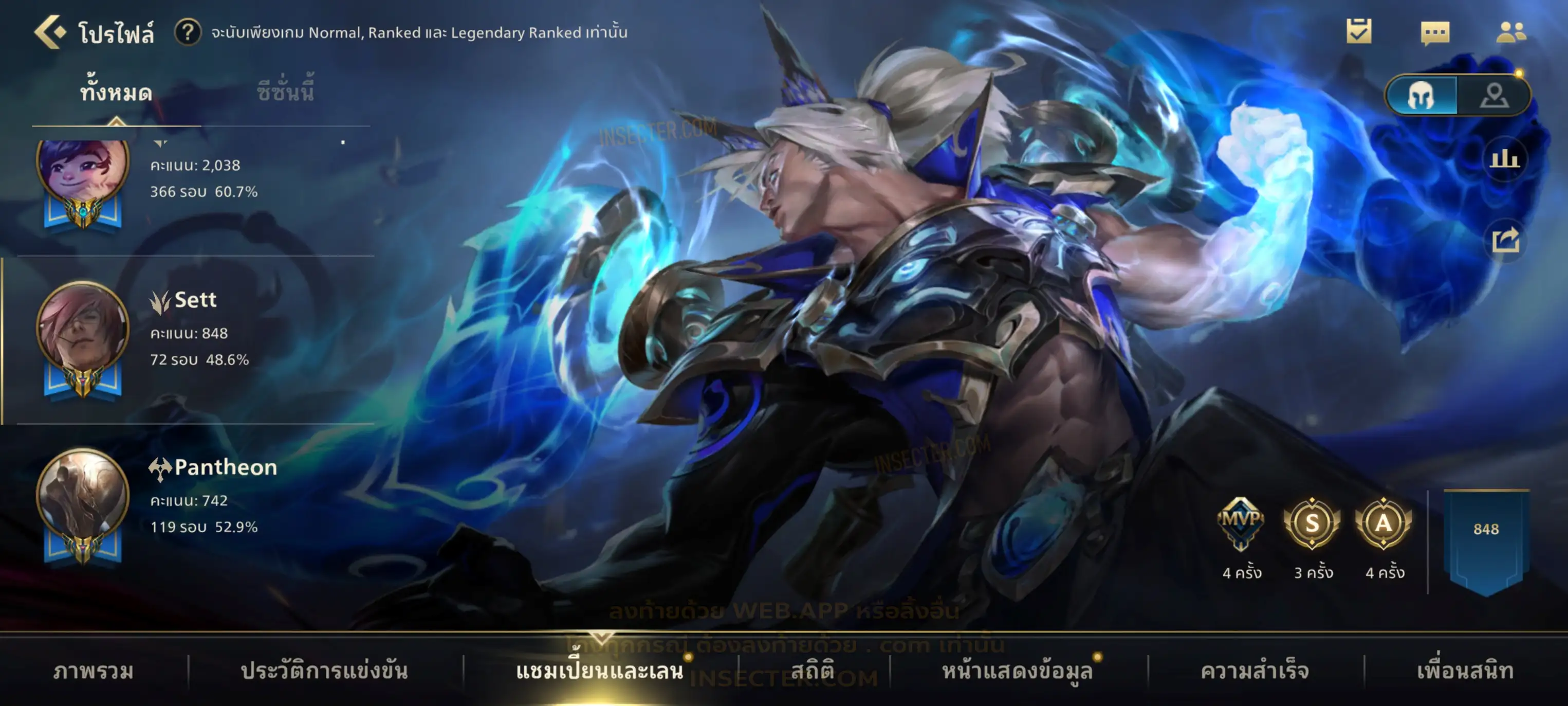1568x706 pixels.
Task: Go back using the arrow beside โปรไฟล์
Action: 49,32
